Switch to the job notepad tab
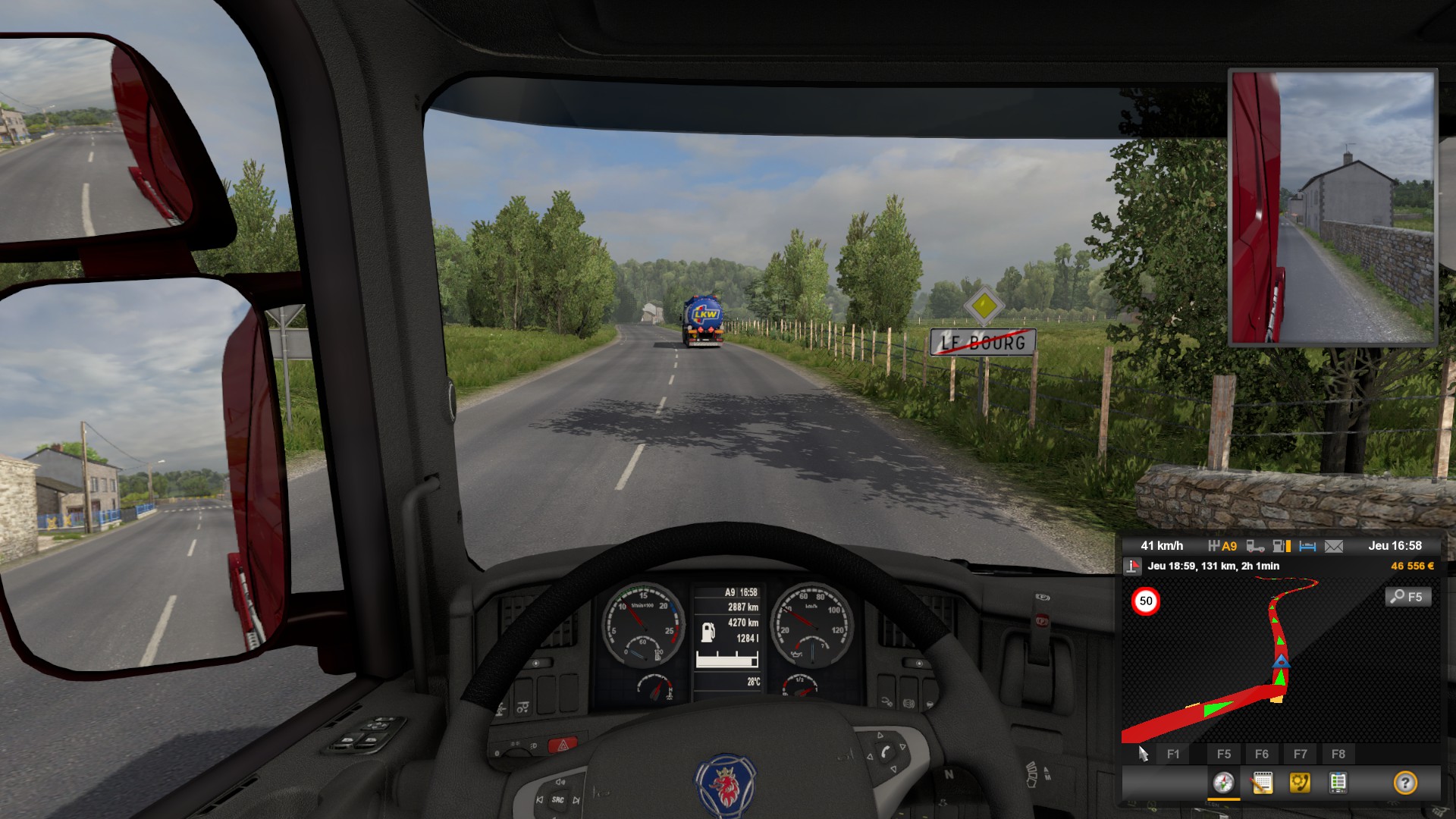This screenshot has height=819, width=1456. coord(1262,783)
